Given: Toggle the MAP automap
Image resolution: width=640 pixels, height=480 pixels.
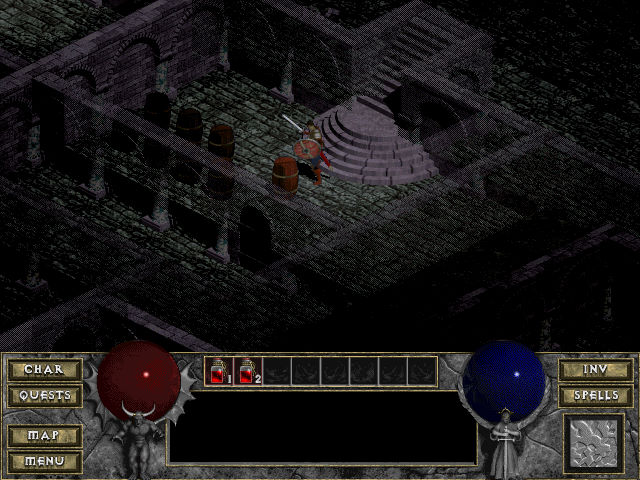Looking at the screenshot, I should pos(44,436).
